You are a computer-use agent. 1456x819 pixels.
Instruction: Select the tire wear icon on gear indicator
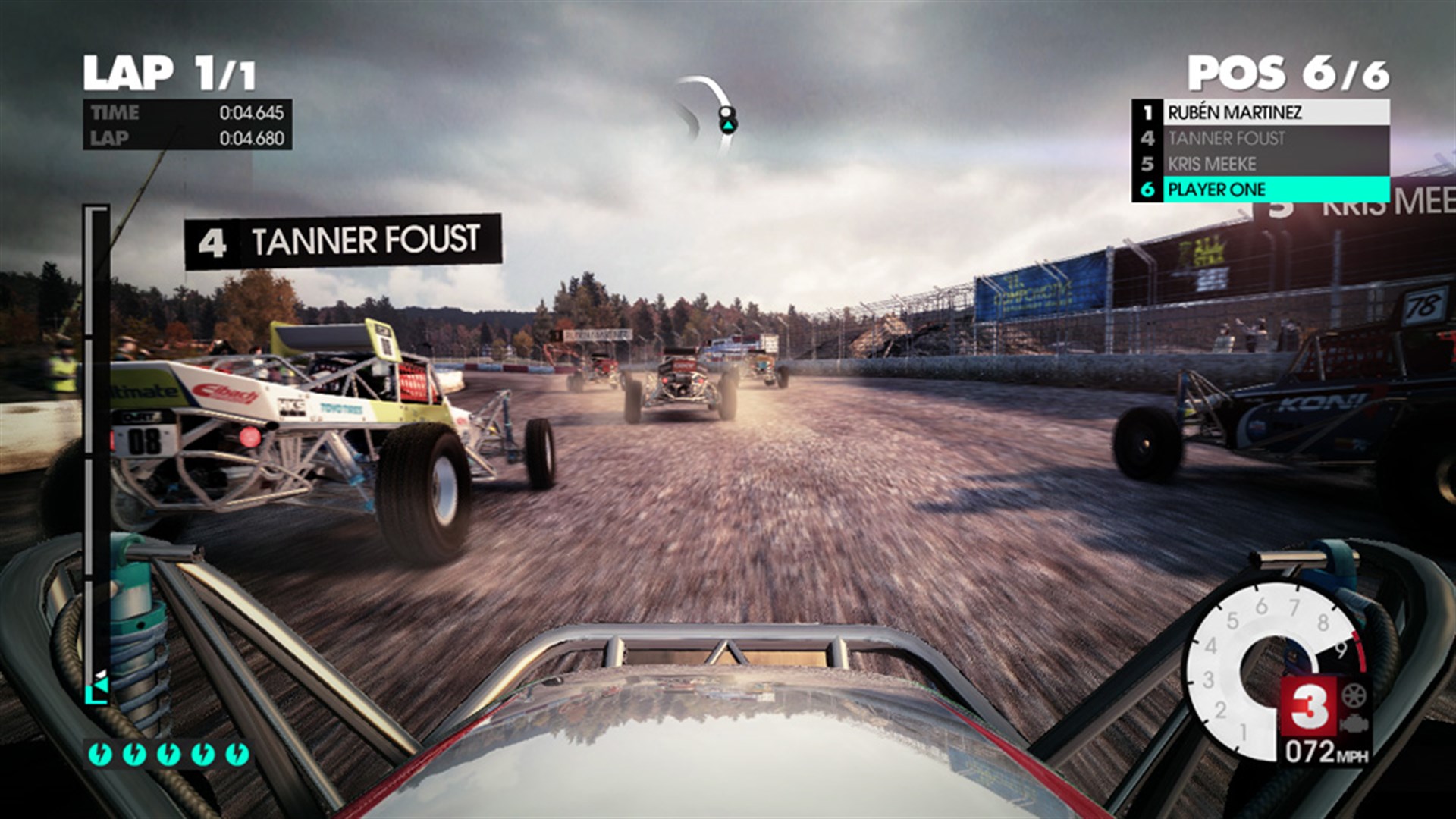[x=1353, y=695]
